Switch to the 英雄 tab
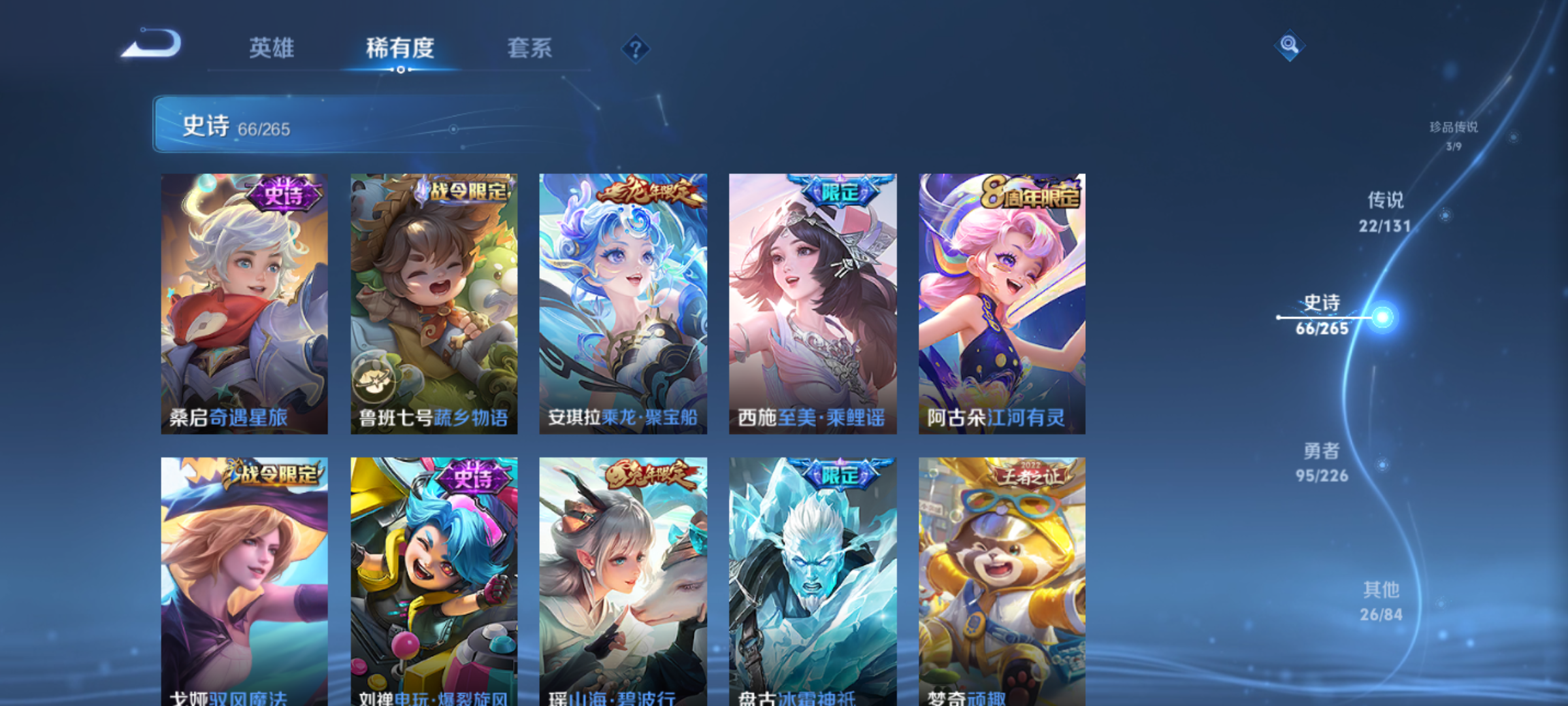 point(271,48)
